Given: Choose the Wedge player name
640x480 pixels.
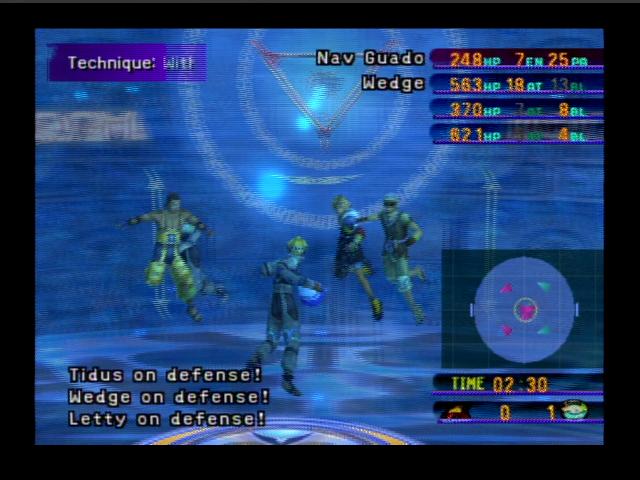Looking at the screenshot, I should [x=393, y=83].
